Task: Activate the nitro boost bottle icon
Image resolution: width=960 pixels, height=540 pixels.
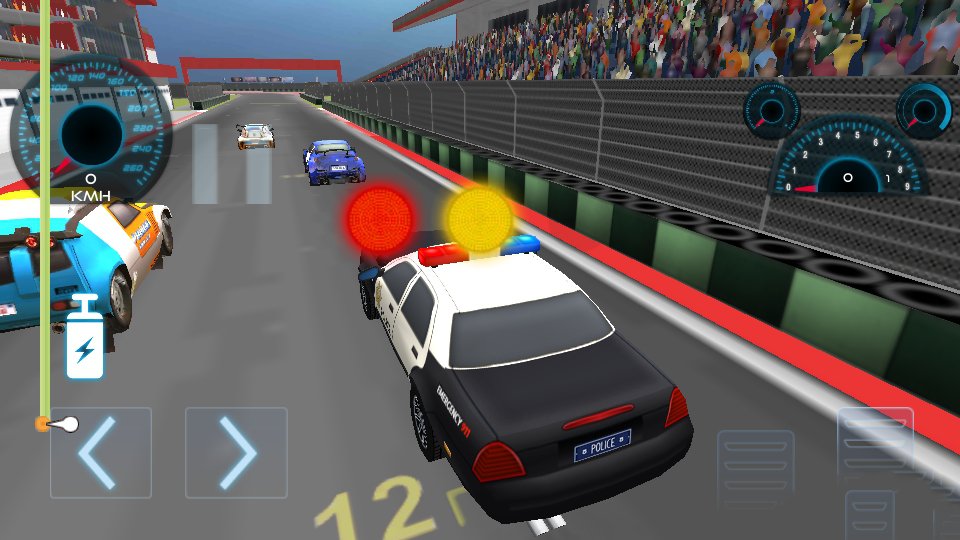Action: (85, 338)
